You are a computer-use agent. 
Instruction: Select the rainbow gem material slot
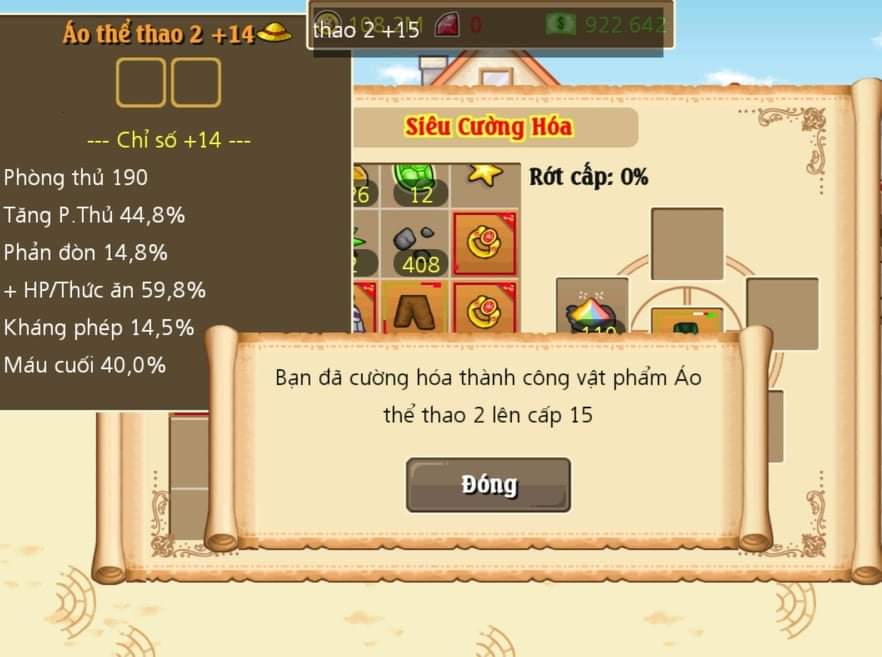coord(592,308)
